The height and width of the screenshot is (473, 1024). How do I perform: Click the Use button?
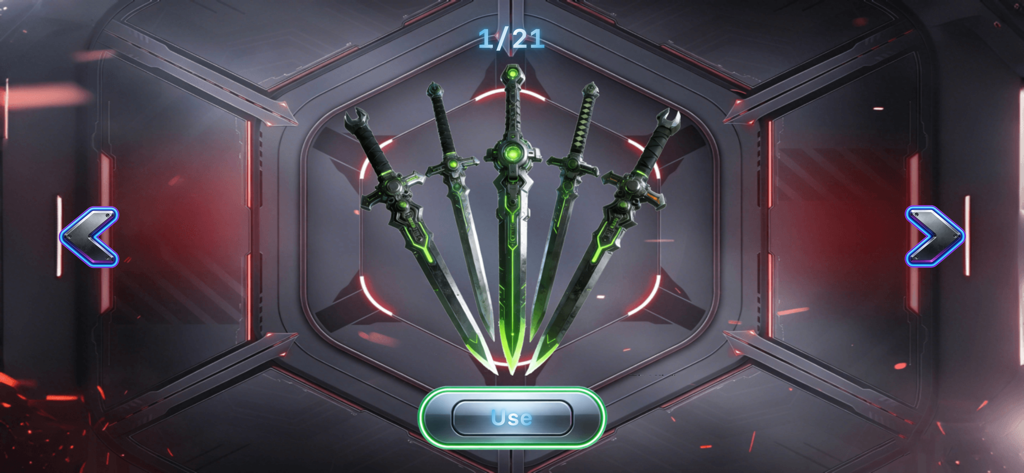(x=511, y=417)
